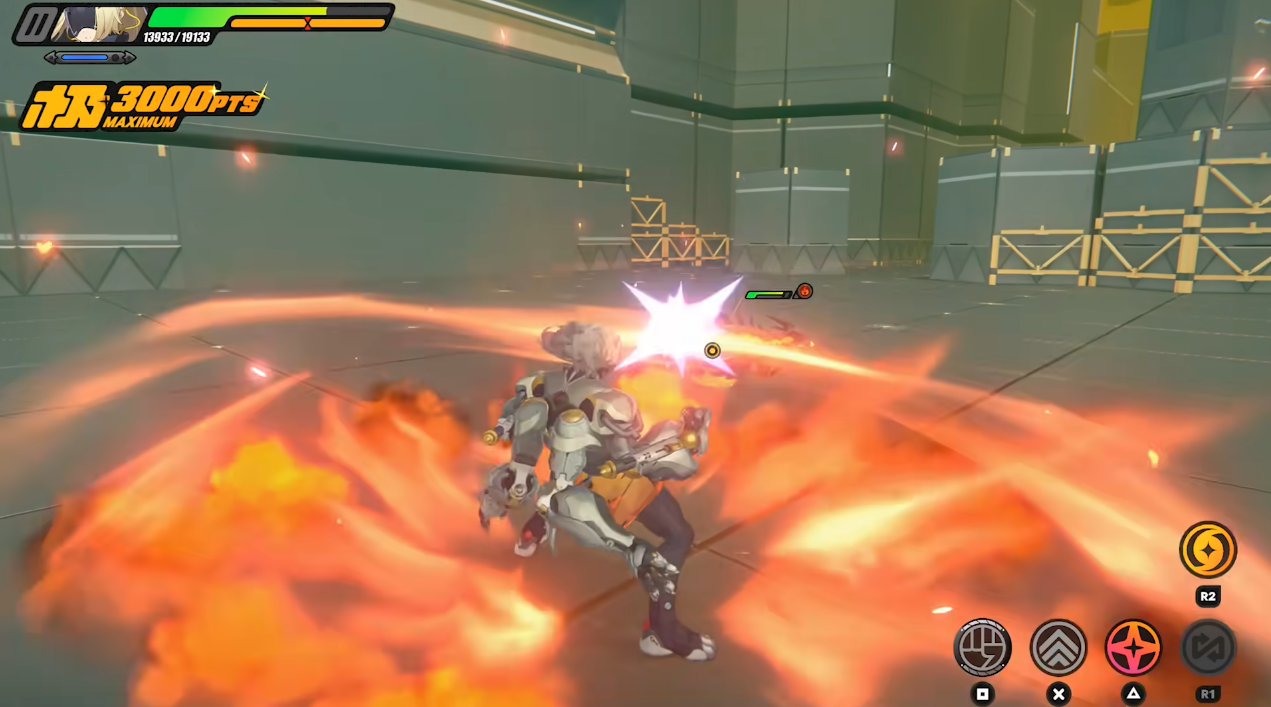Unleash the orange swirl ultimate ability
This screenshot has width=1271, height=707.
pos(1207,549)
